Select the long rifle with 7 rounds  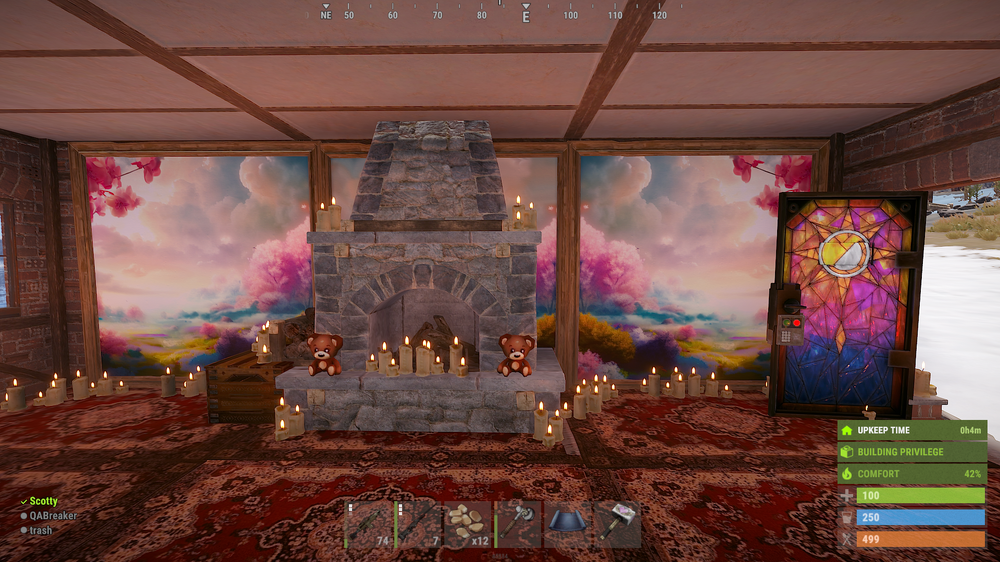pyautogui.click(x=417, y=524)
